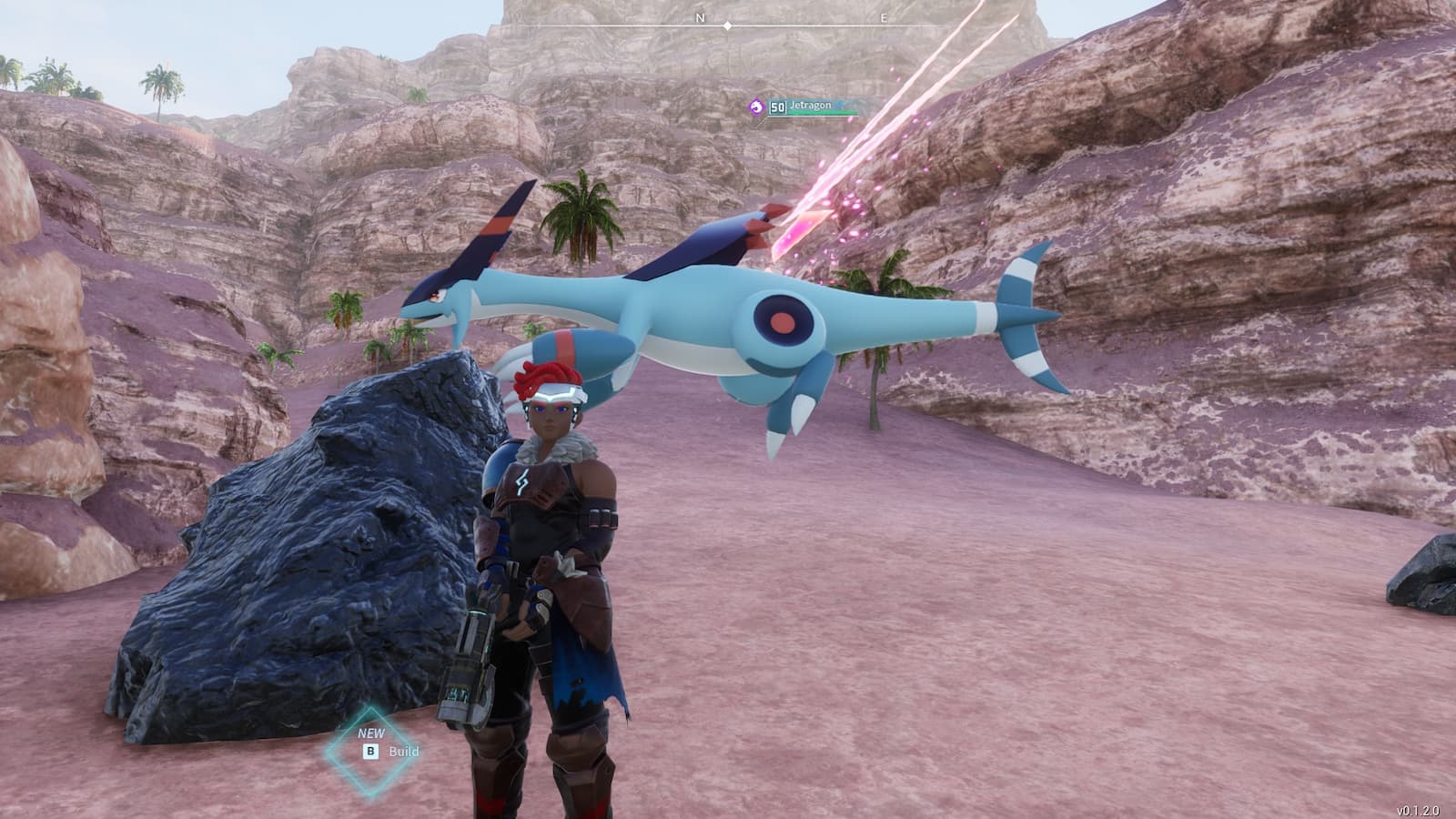Open the new Build menu diamond
This screenshot has width=1456, height=819.
click(370, 751)
